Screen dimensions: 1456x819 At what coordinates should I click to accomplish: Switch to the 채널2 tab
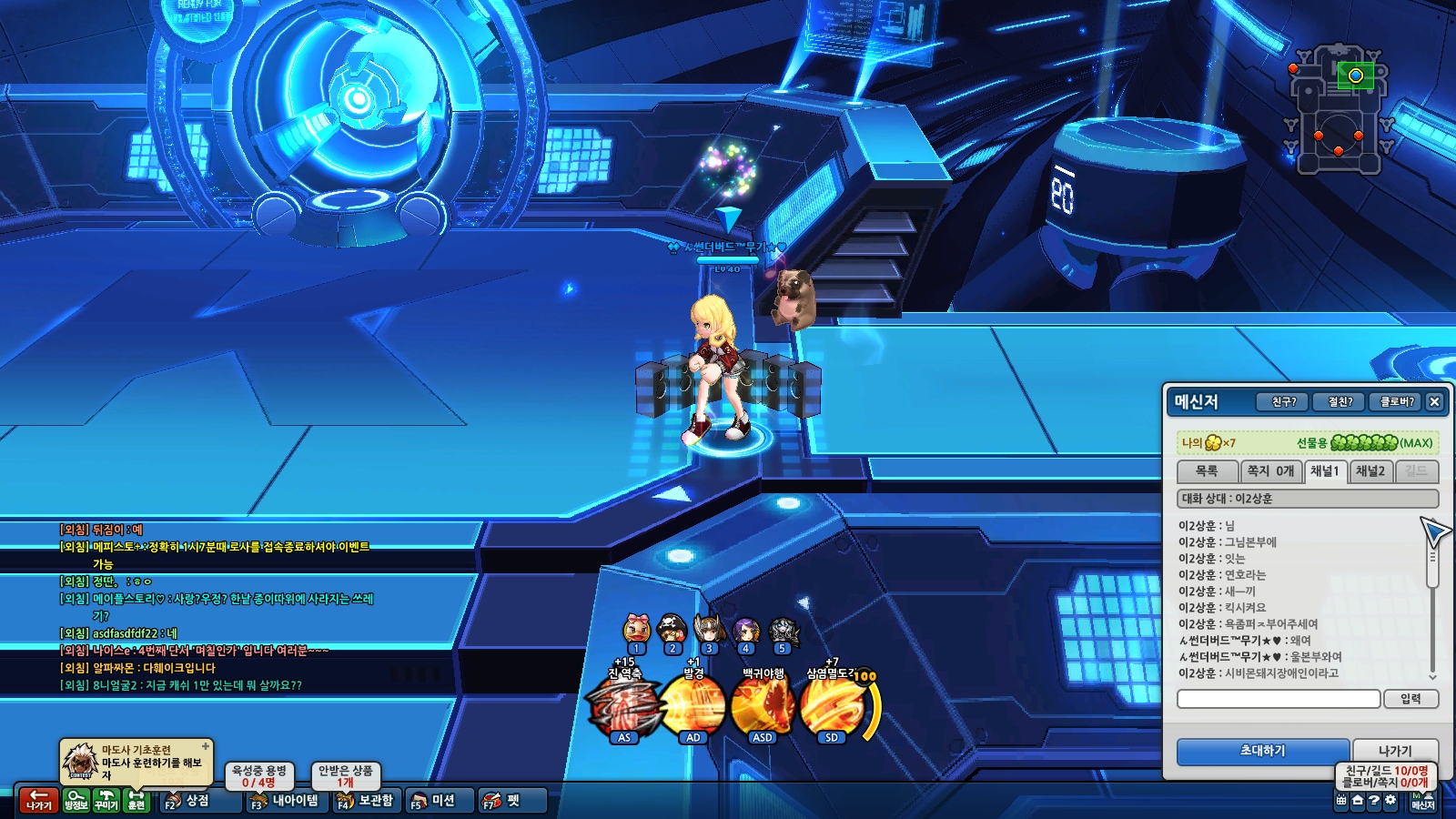1370,471
